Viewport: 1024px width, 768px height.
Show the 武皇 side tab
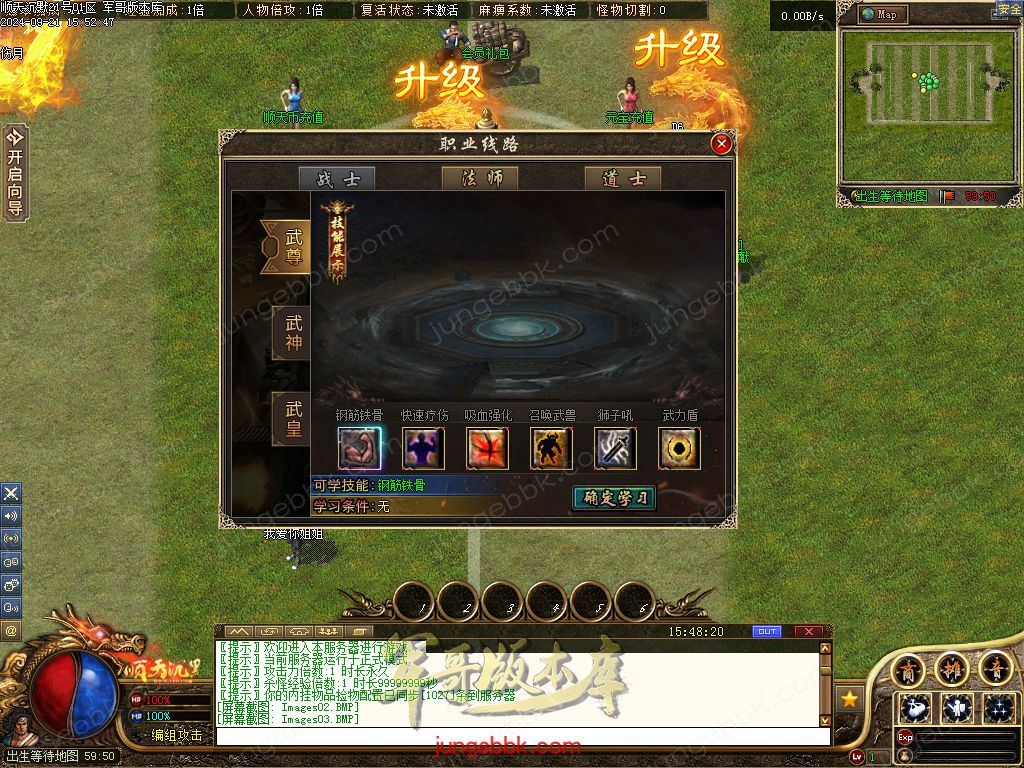pos(292,419)
